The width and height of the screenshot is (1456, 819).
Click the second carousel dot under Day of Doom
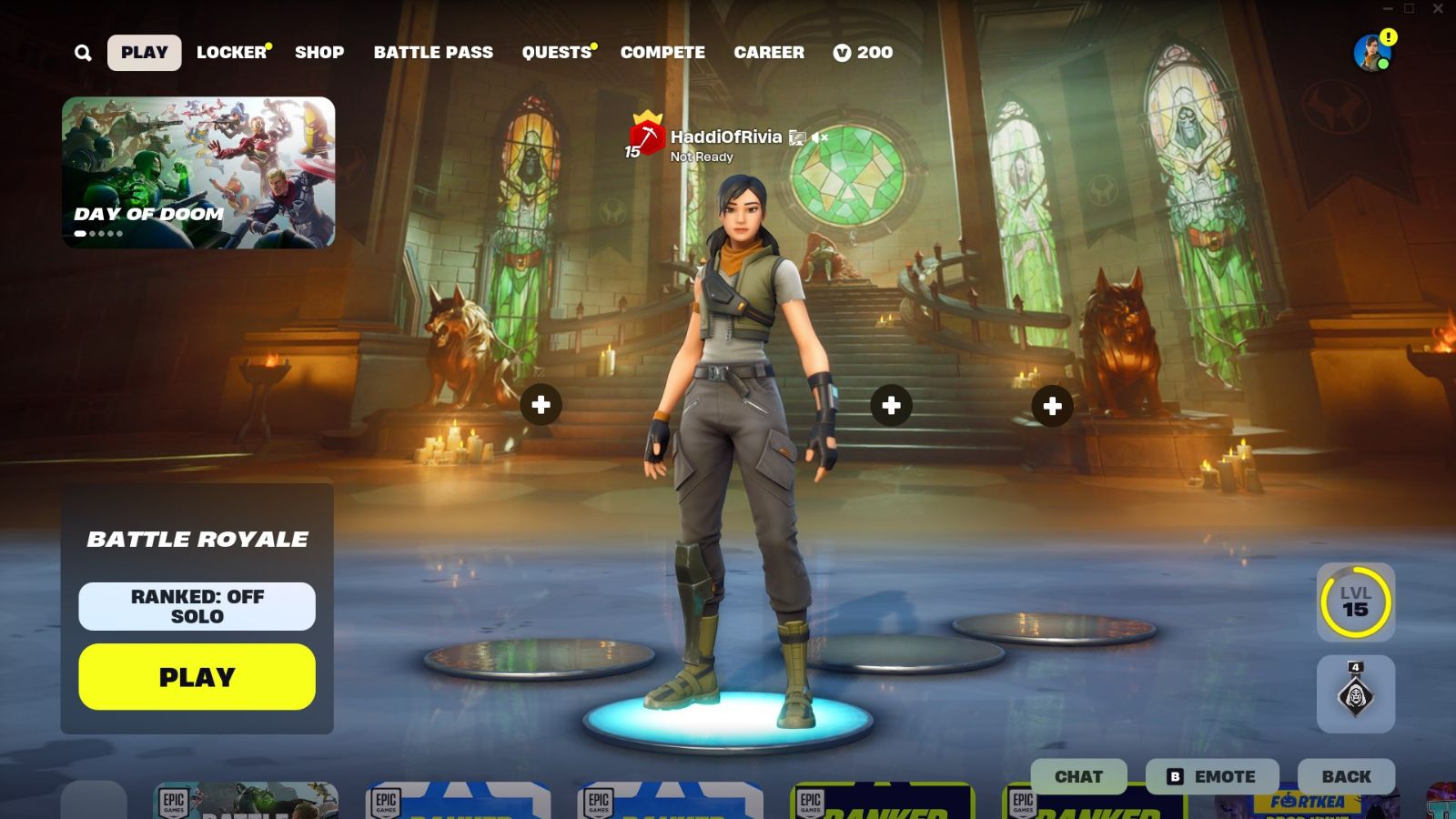pos(92,233)
